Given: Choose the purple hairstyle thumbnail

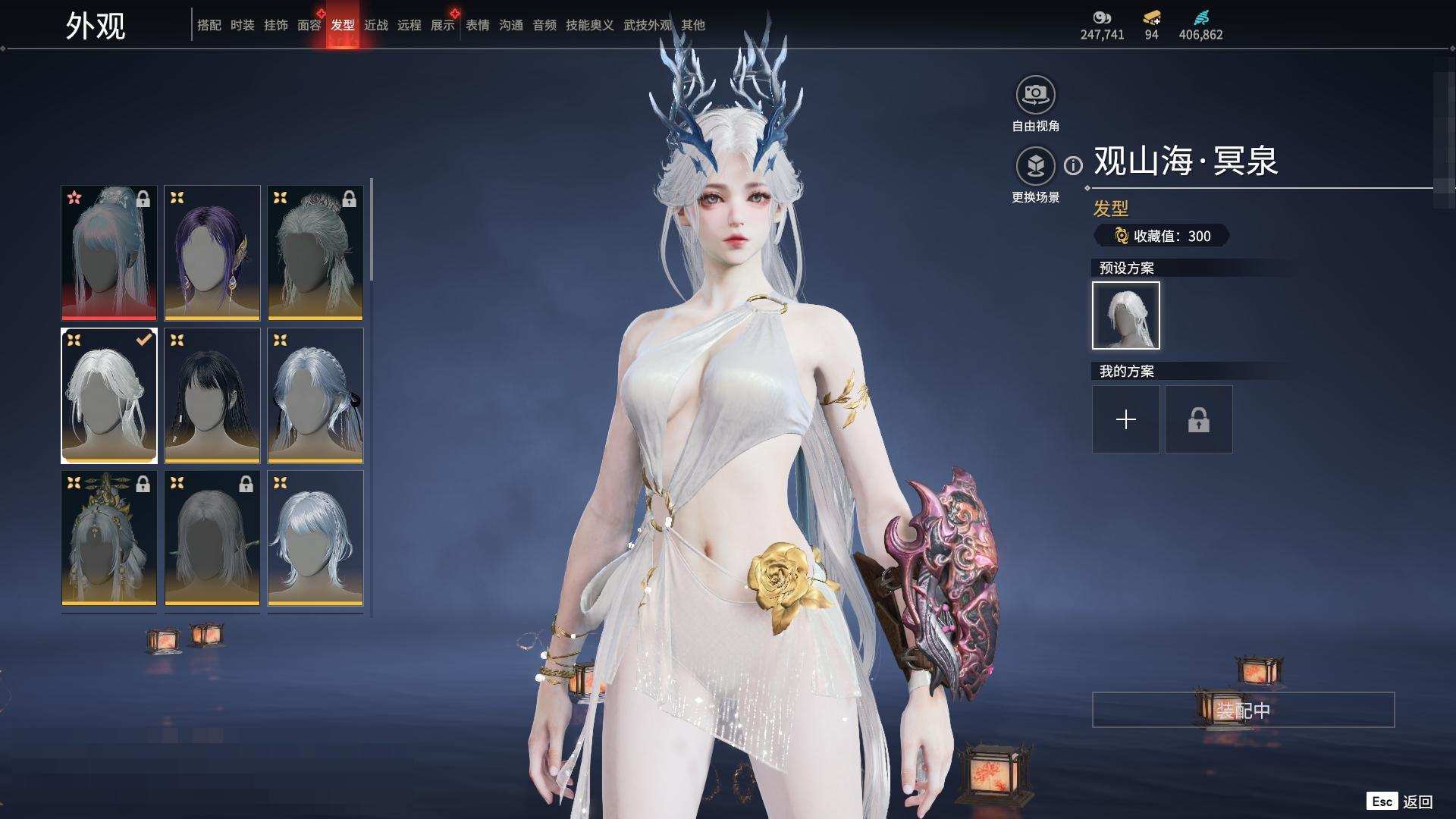Looking at the screenshot, I should pyautogui.click(x=212, y=253).
